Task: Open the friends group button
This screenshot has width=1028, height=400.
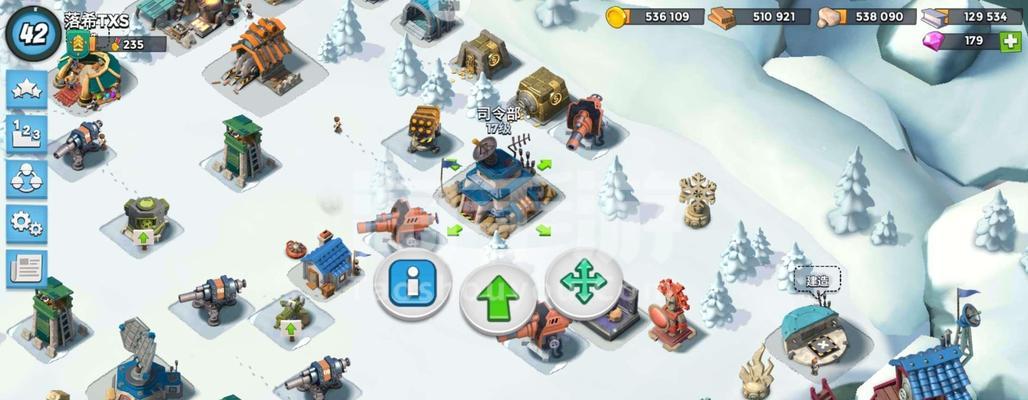Action: pos(27,179)
